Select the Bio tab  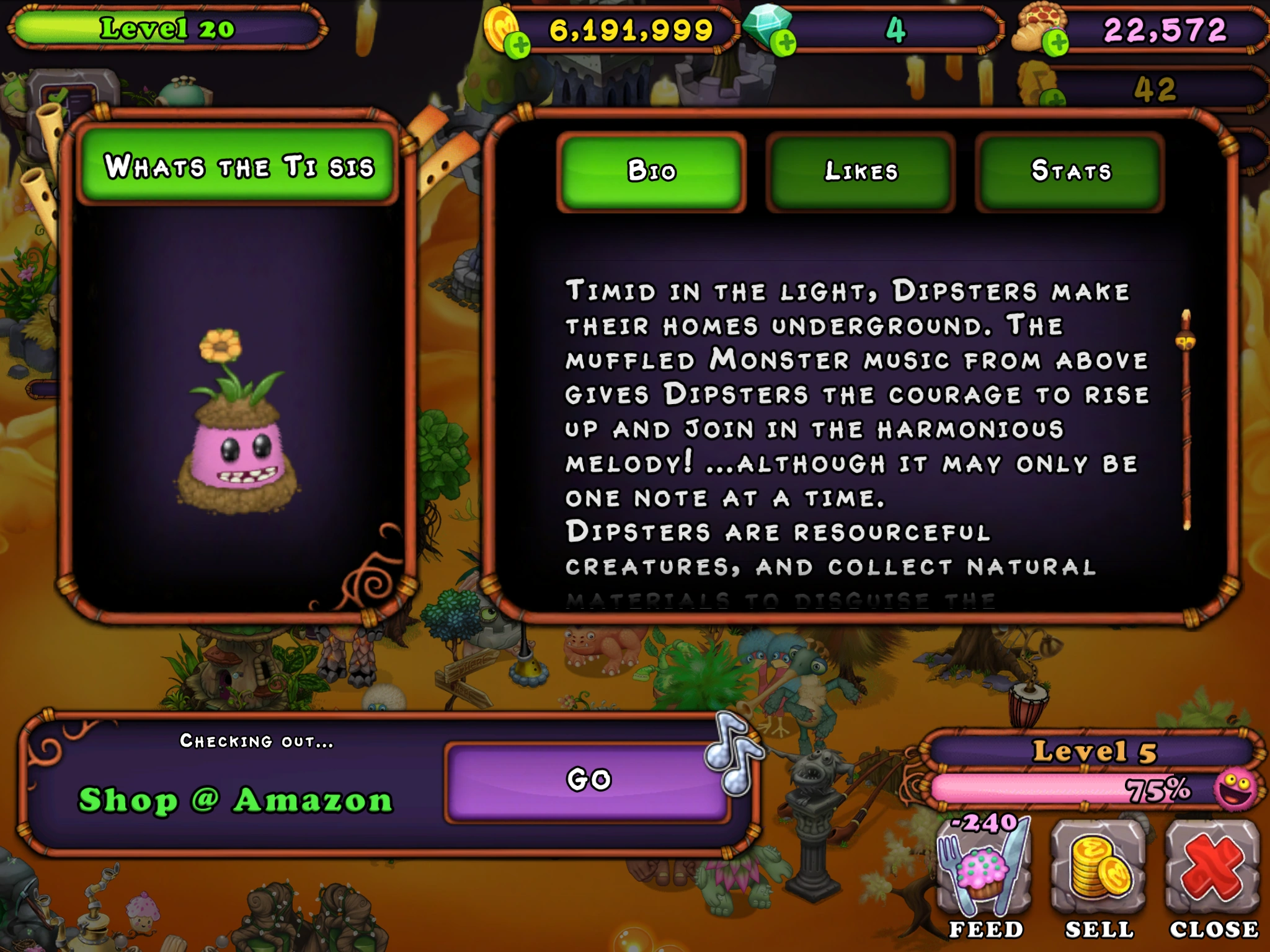coord(650,172)
